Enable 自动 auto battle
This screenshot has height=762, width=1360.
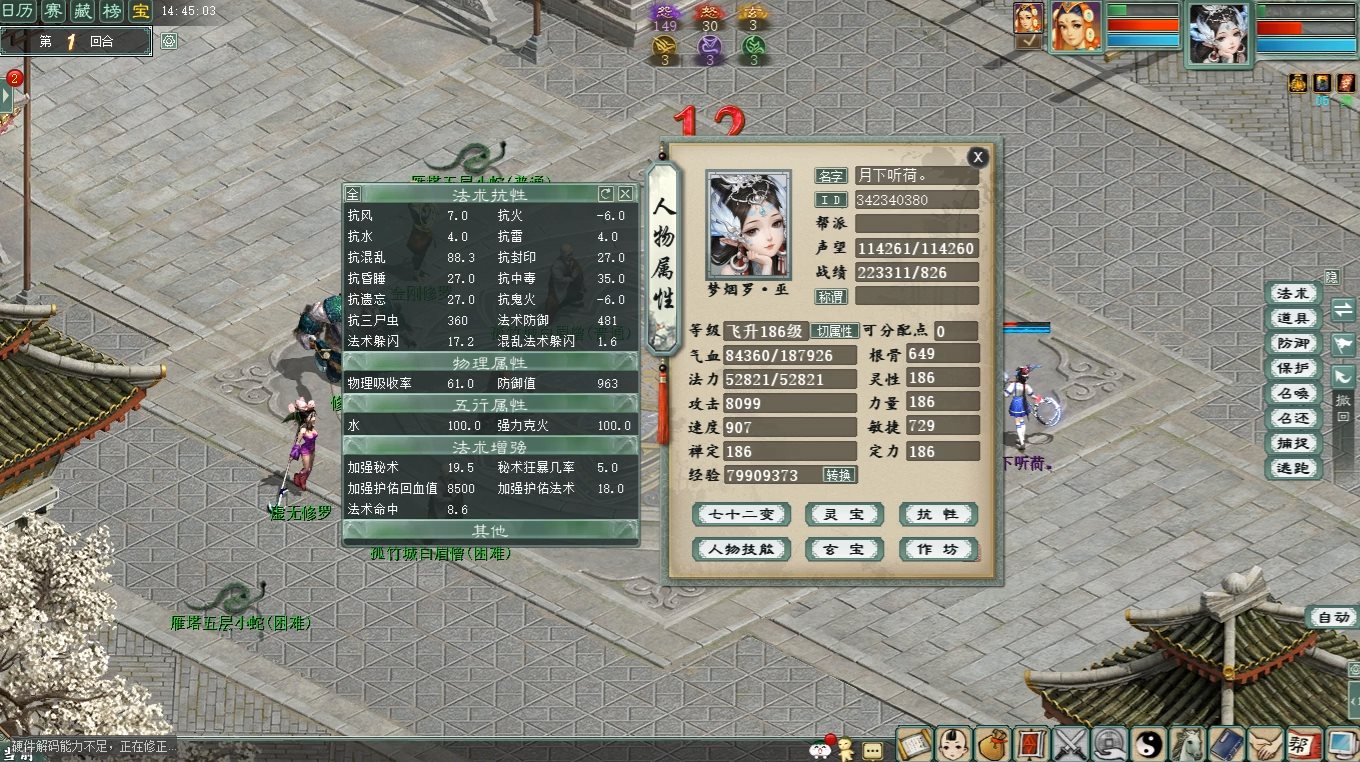point(1332,617)
